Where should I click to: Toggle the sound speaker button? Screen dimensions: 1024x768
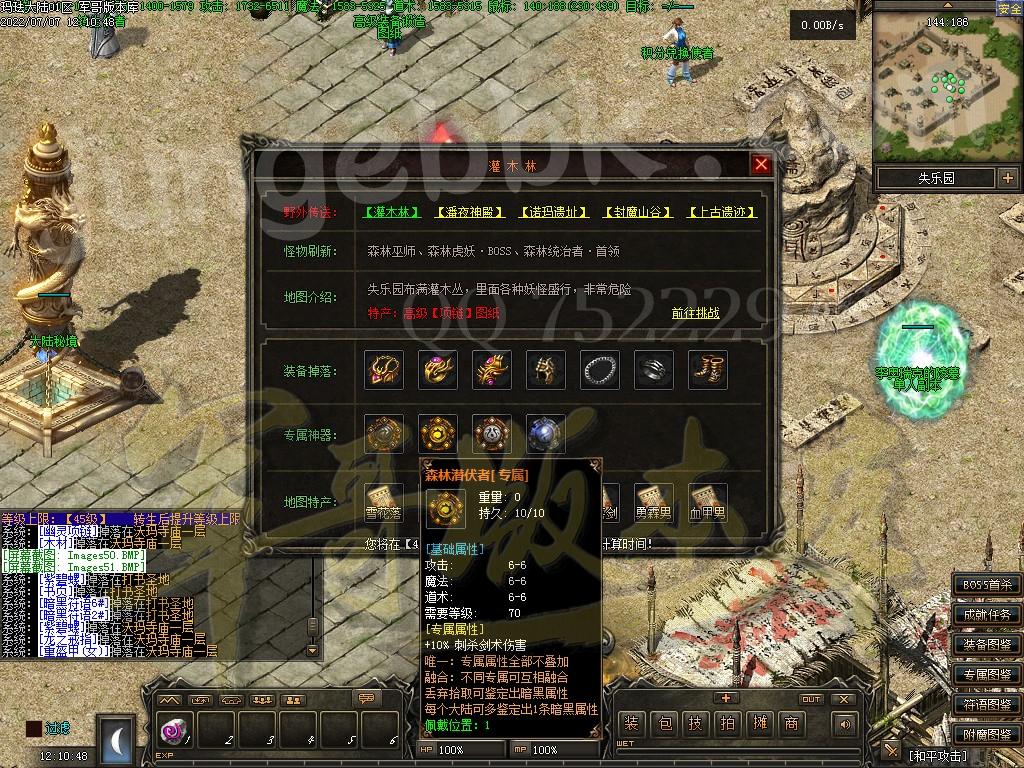(846, 724)
